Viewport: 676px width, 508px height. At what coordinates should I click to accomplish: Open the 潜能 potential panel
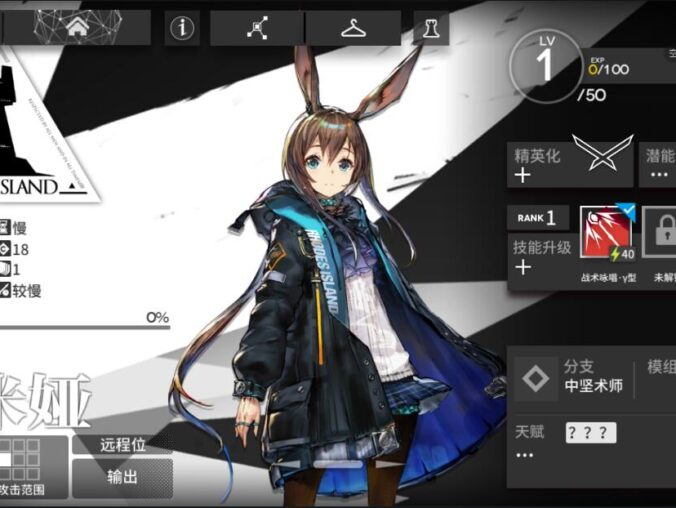pos(658,165)
